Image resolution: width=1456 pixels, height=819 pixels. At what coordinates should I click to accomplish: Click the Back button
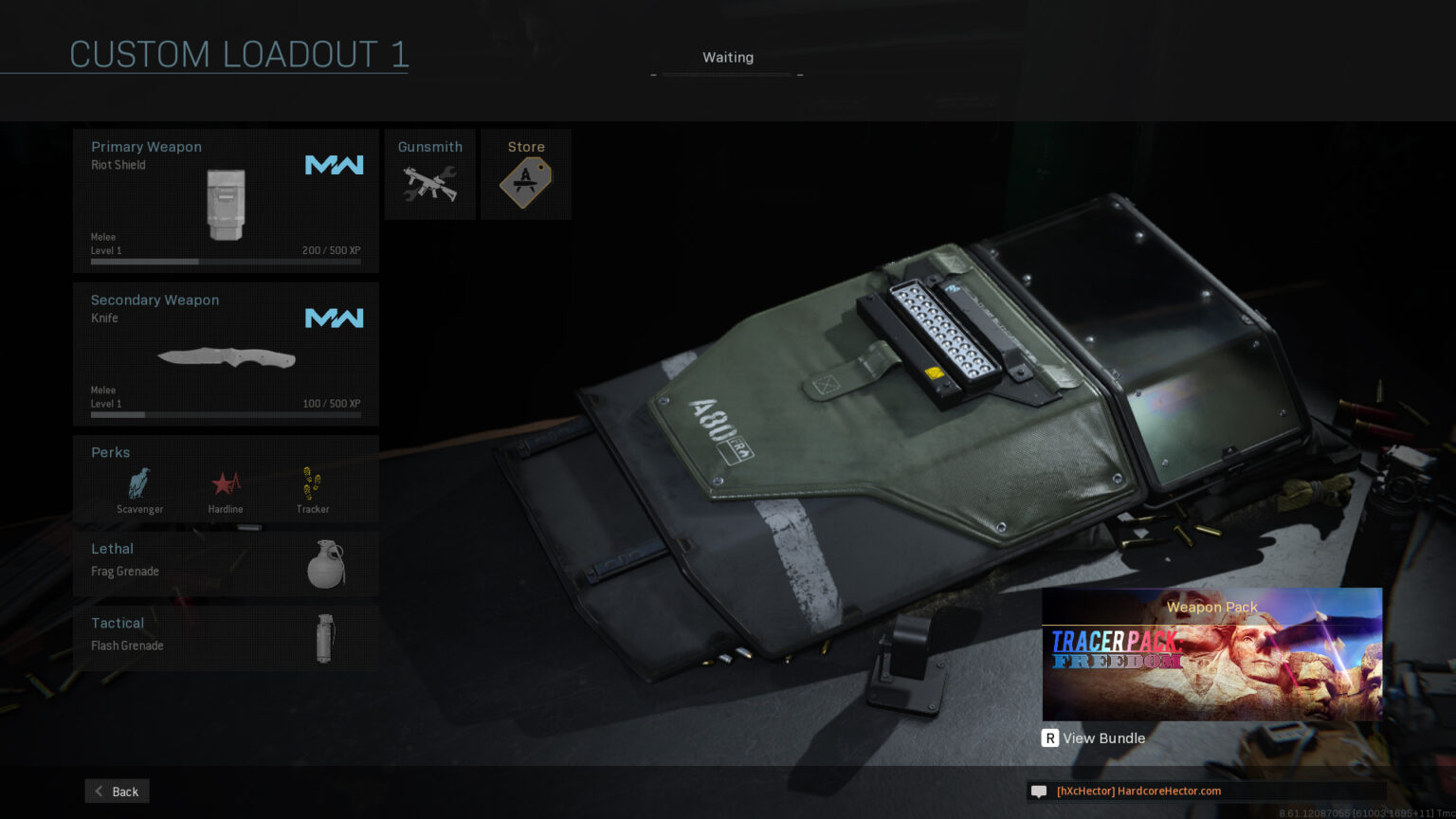(x=116, y=791)
